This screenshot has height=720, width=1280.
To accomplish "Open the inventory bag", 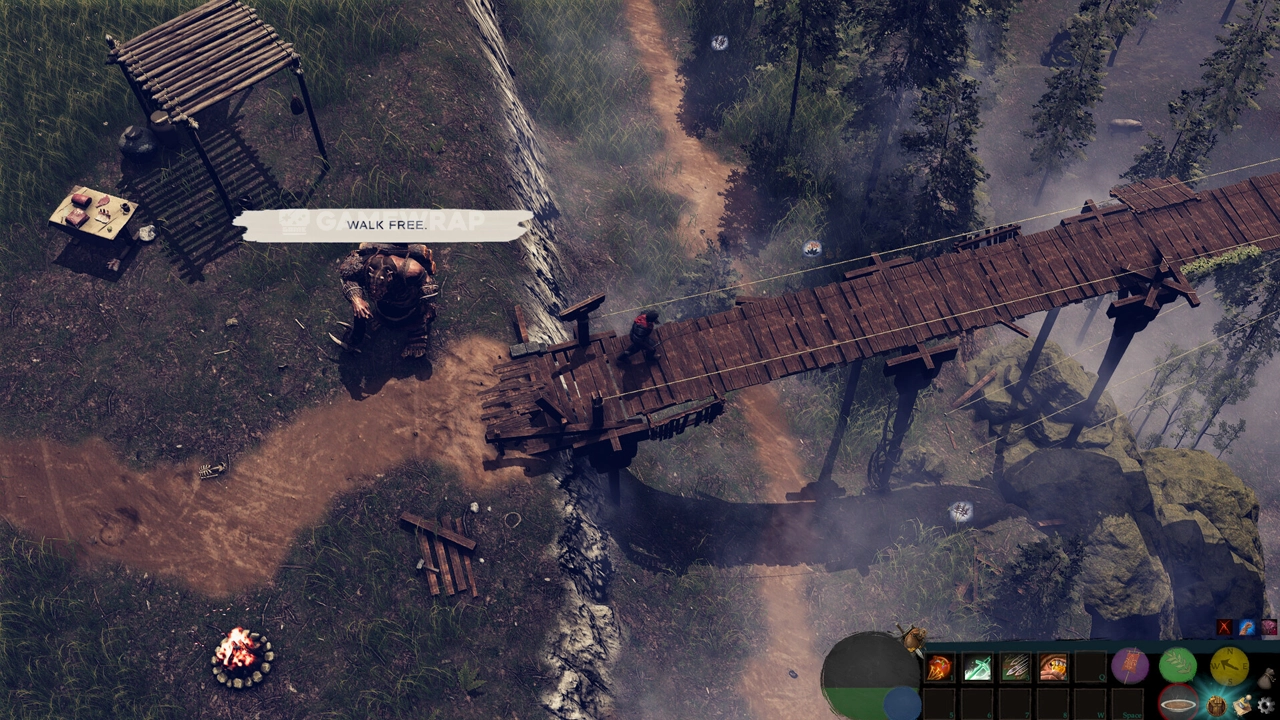I will click(x=1265, y=679).
